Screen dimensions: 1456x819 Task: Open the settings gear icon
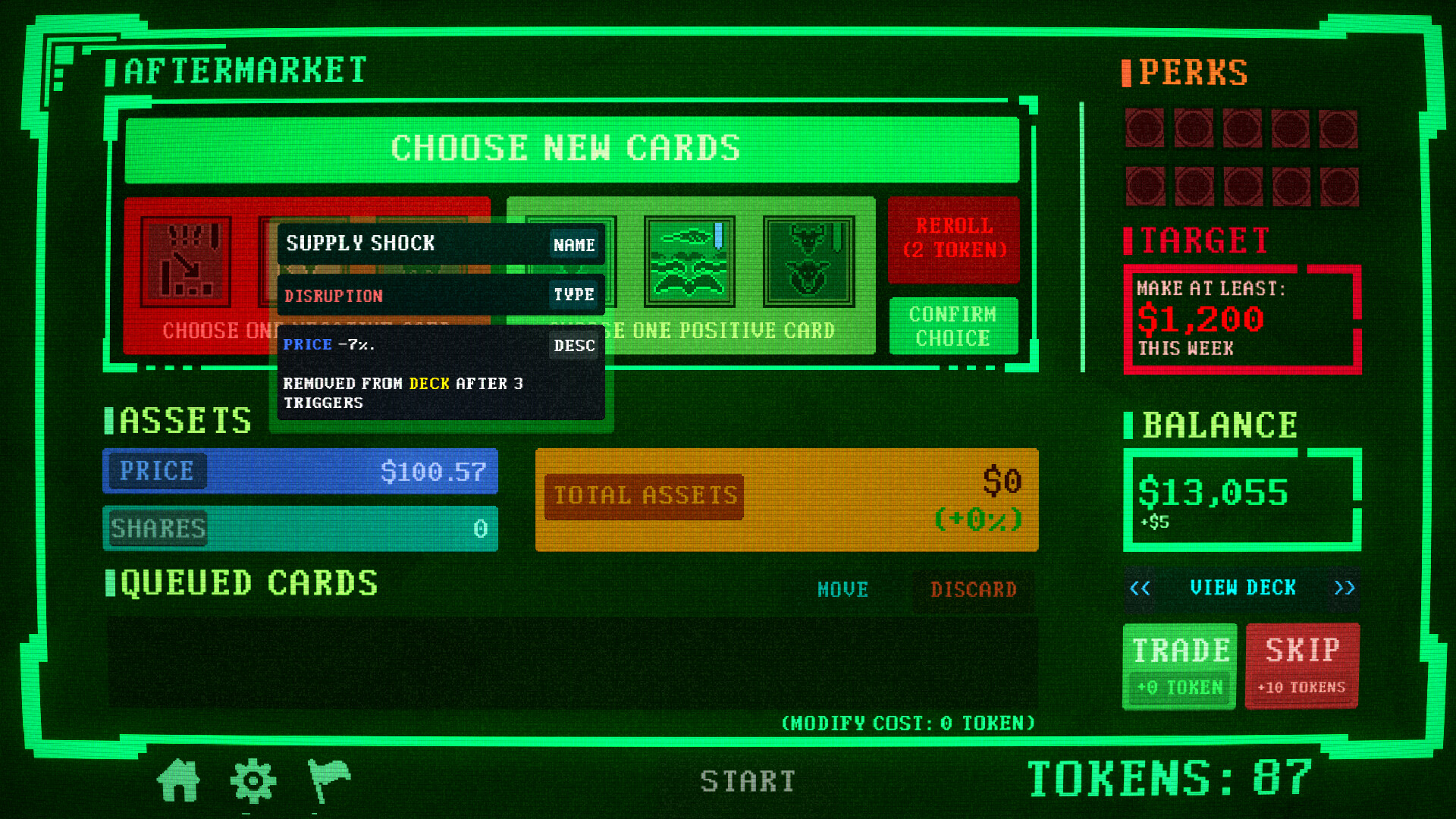click(x=253, y=781)
